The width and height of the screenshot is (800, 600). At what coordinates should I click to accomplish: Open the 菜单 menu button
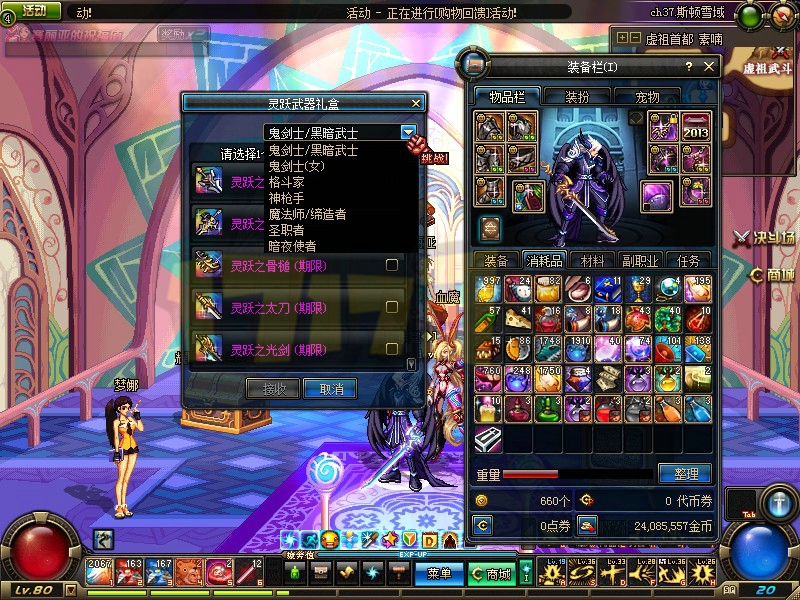pos(439,574)
